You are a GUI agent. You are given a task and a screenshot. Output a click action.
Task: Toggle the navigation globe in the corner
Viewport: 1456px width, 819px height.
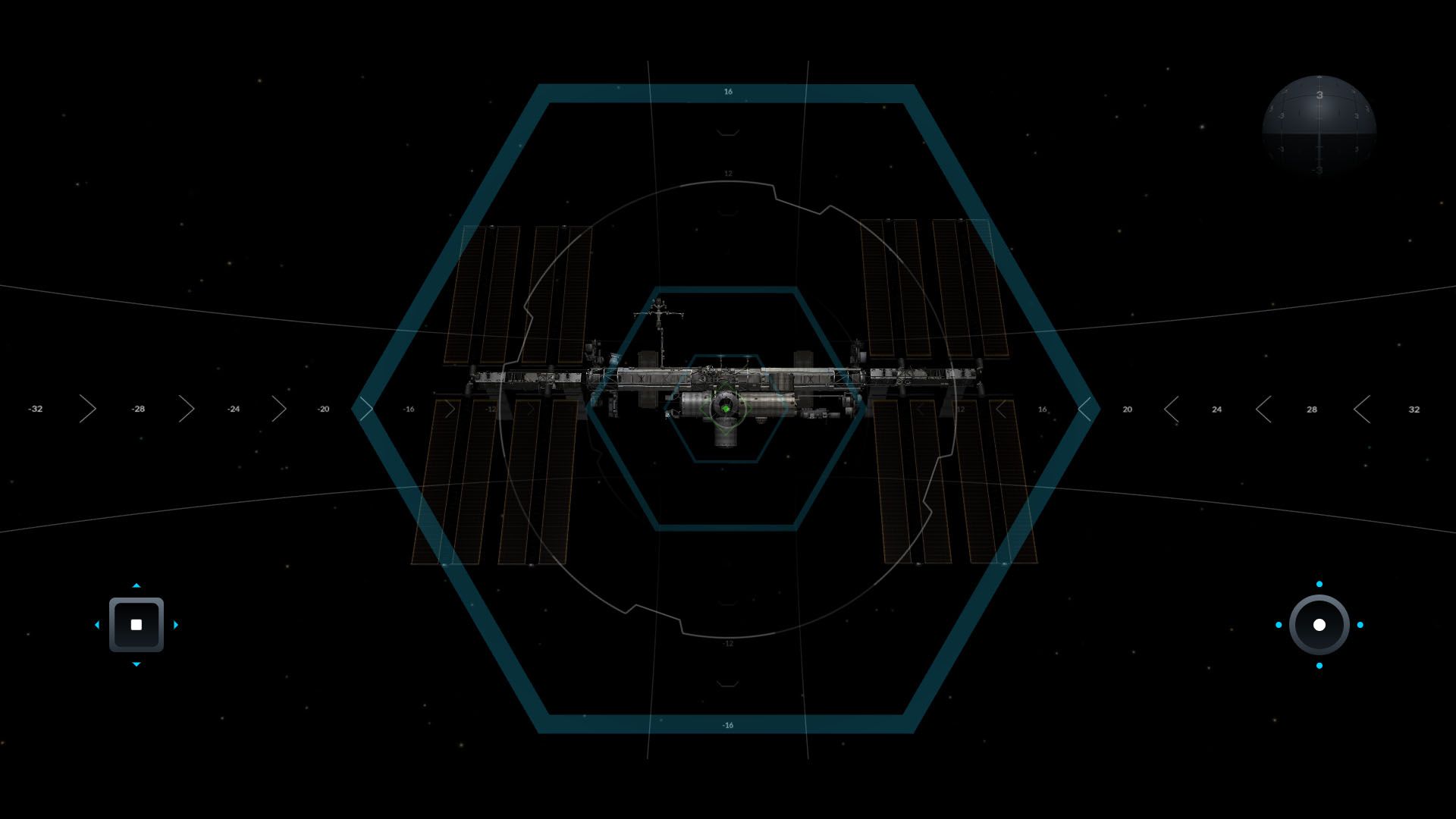click(x=1319, y=127)
